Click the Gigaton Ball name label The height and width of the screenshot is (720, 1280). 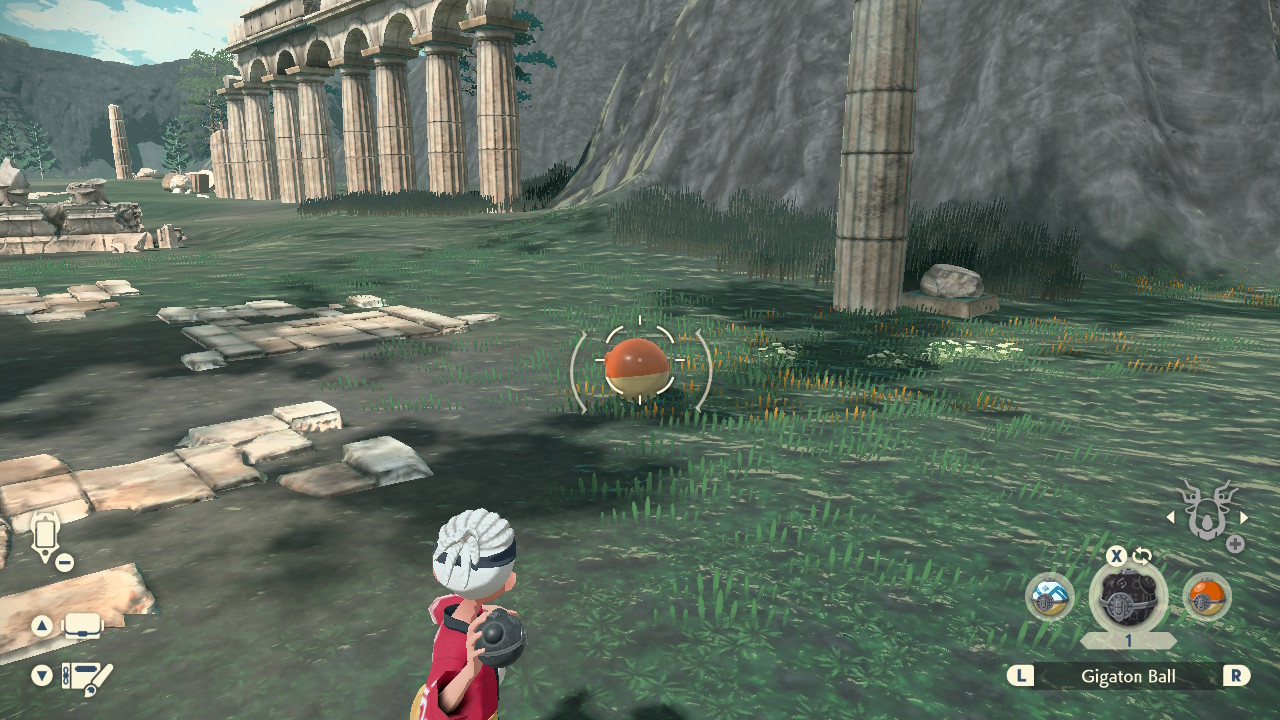click(x=1128, y=675)
